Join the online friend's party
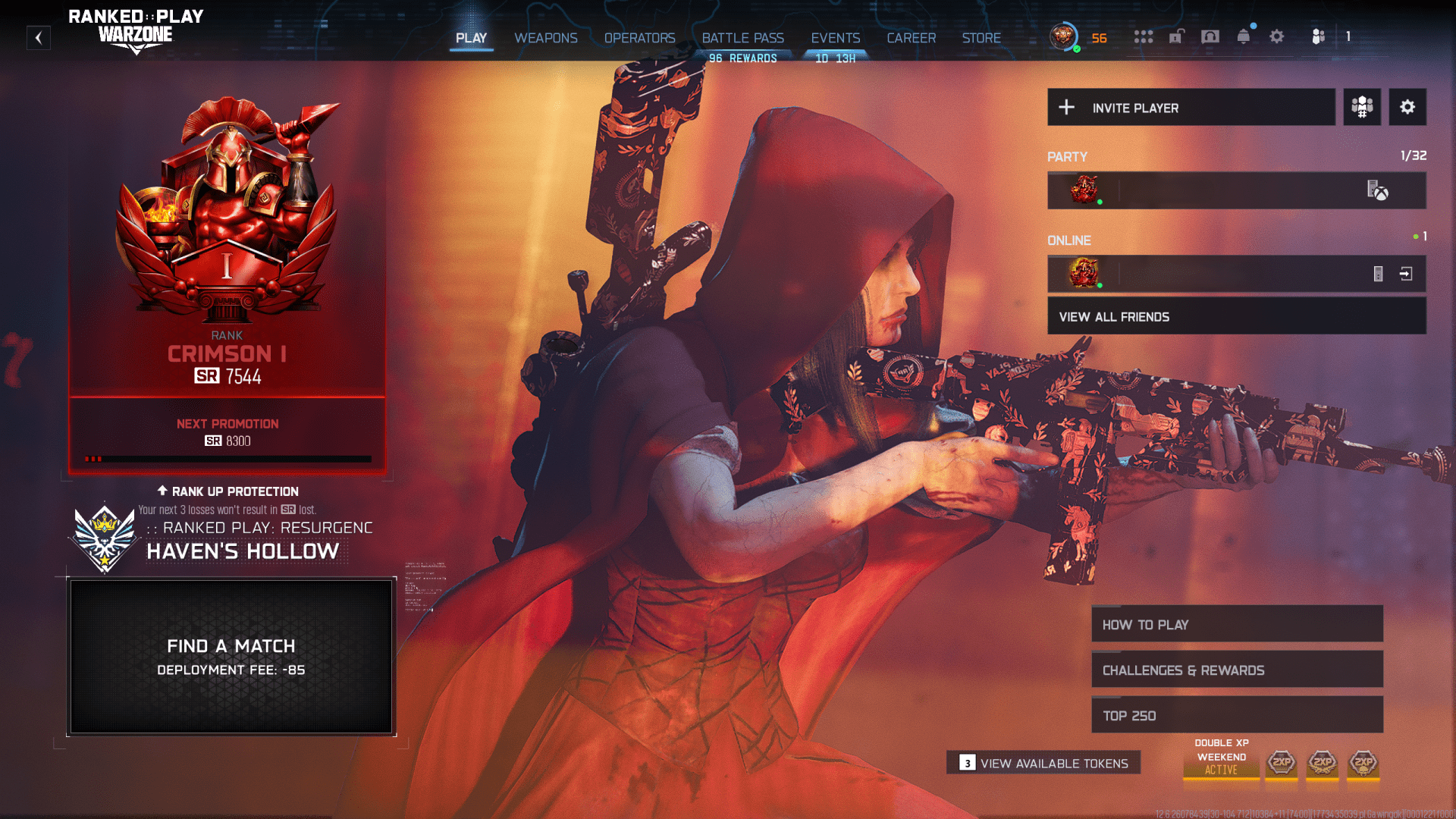The image size is (1456, 819). (1406, 274)
